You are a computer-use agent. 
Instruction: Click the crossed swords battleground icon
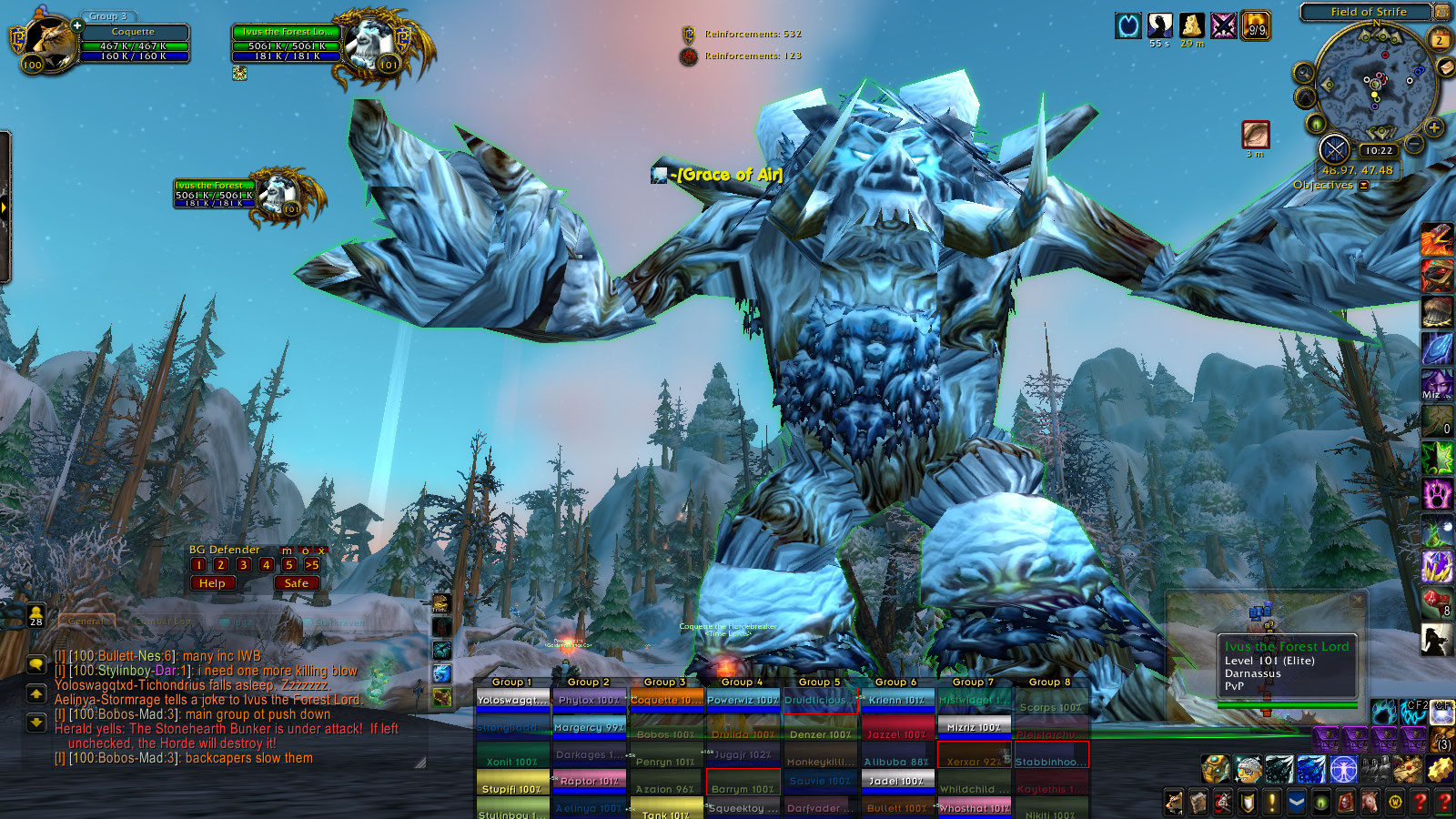tap(1334, 149)
